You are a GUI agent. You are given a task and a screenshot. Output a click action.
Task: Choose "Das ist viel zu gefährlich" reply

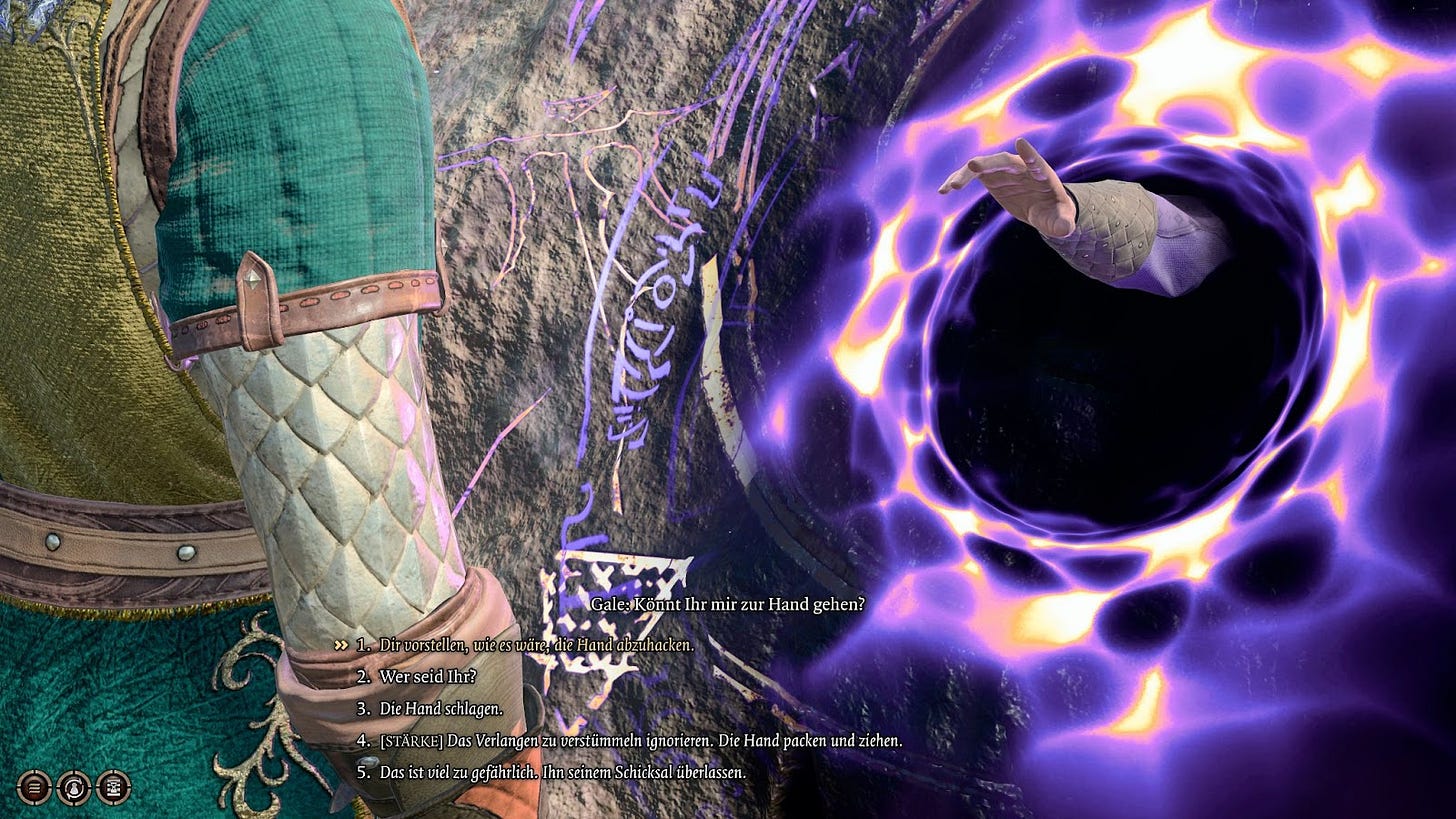click(x=562, y=772)
